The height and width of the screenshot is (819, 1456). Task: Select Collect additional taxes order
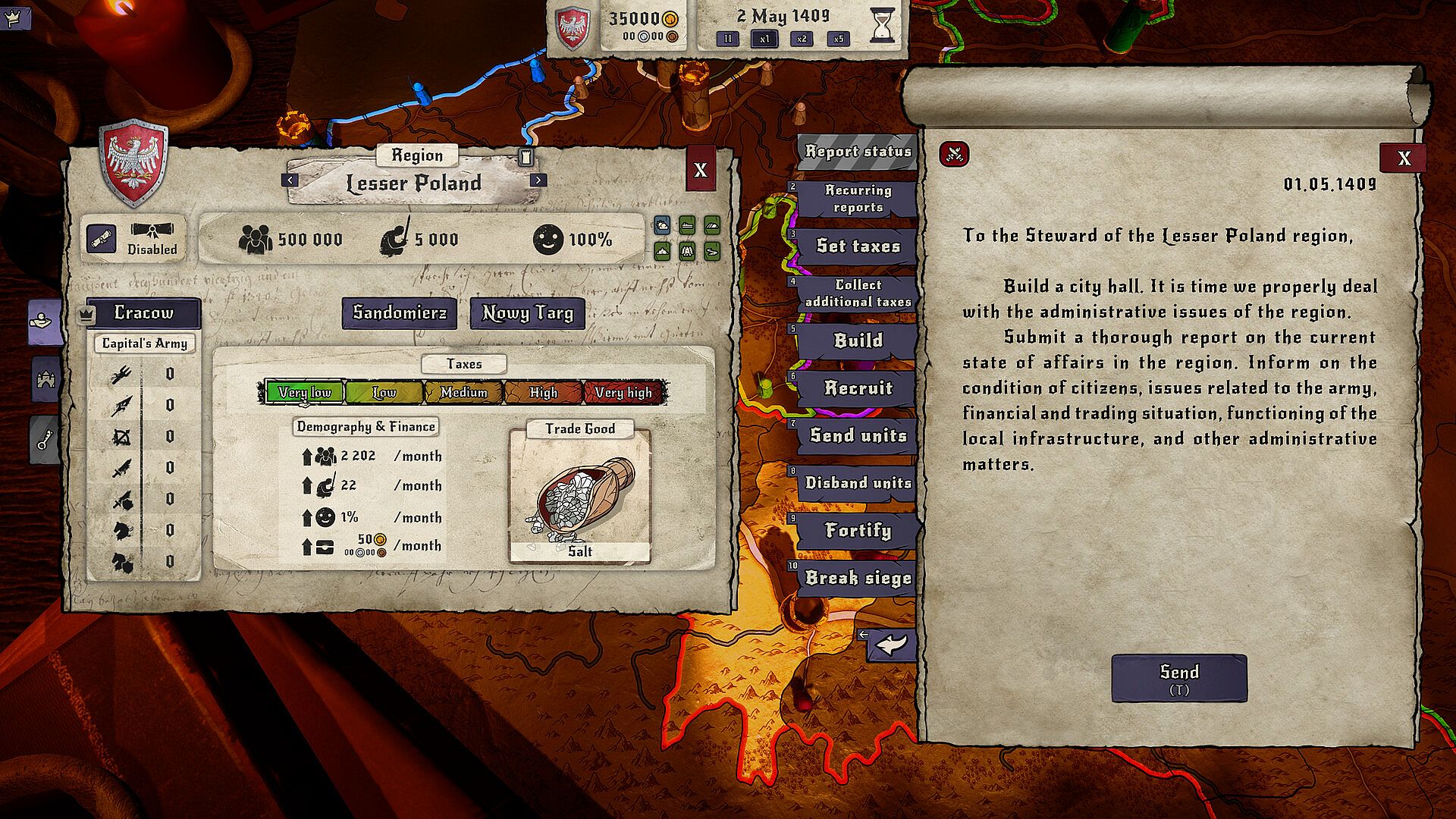point(858,293)
